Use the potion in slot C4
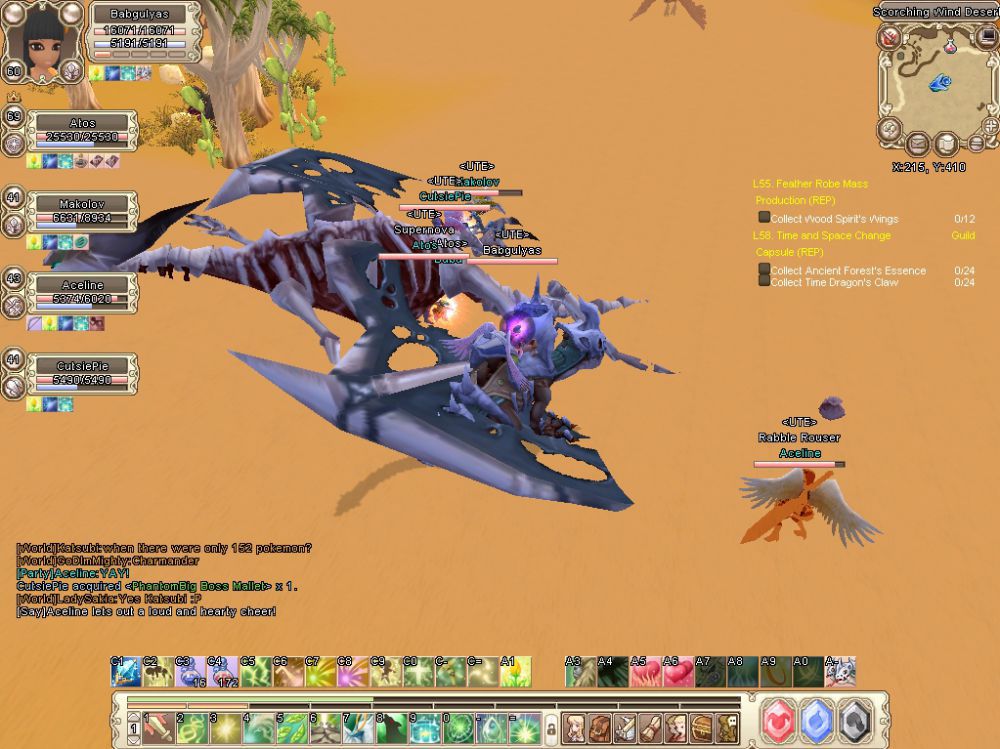 coord(222,672)
